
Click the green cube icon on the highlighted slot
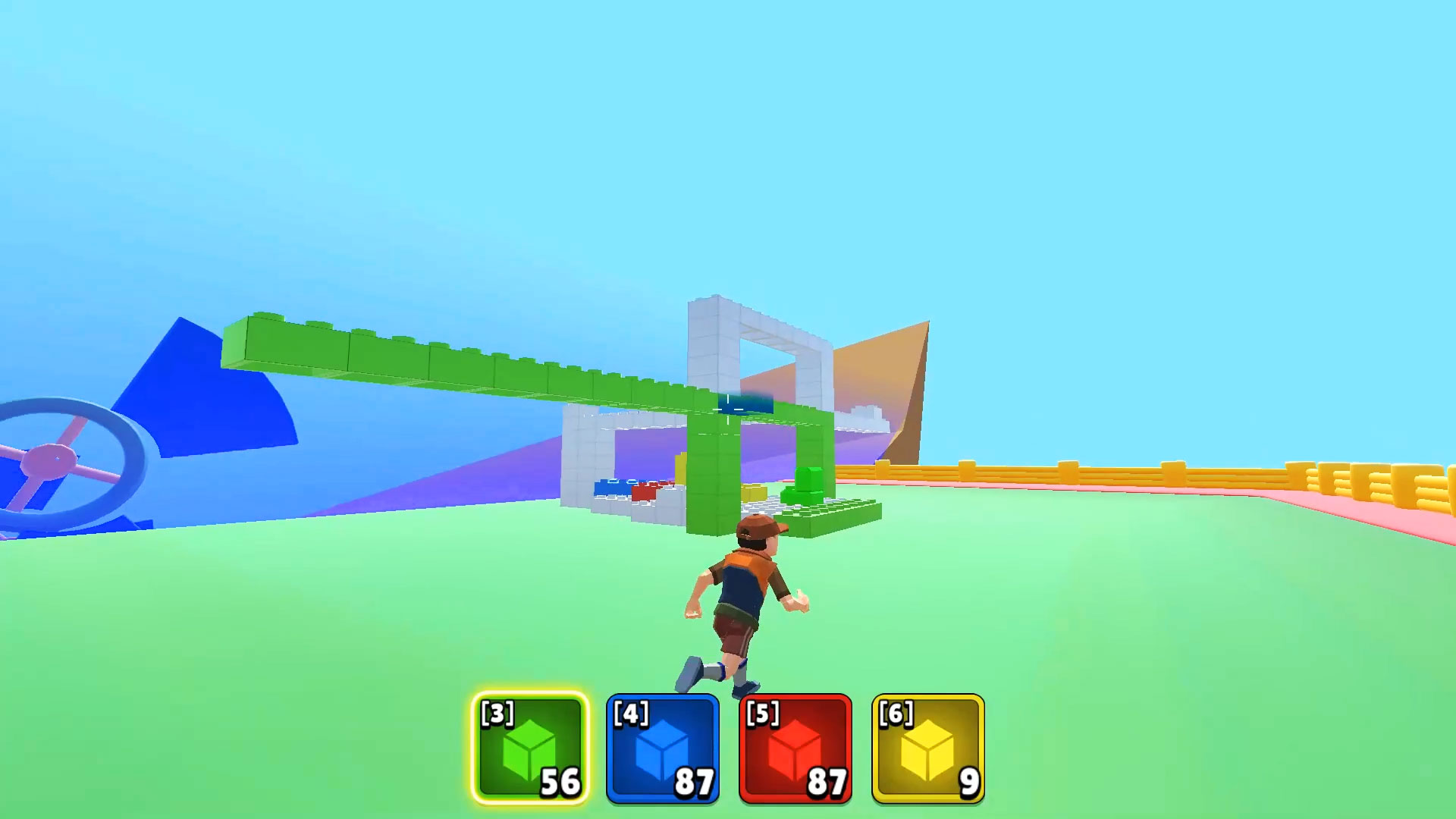529,751
